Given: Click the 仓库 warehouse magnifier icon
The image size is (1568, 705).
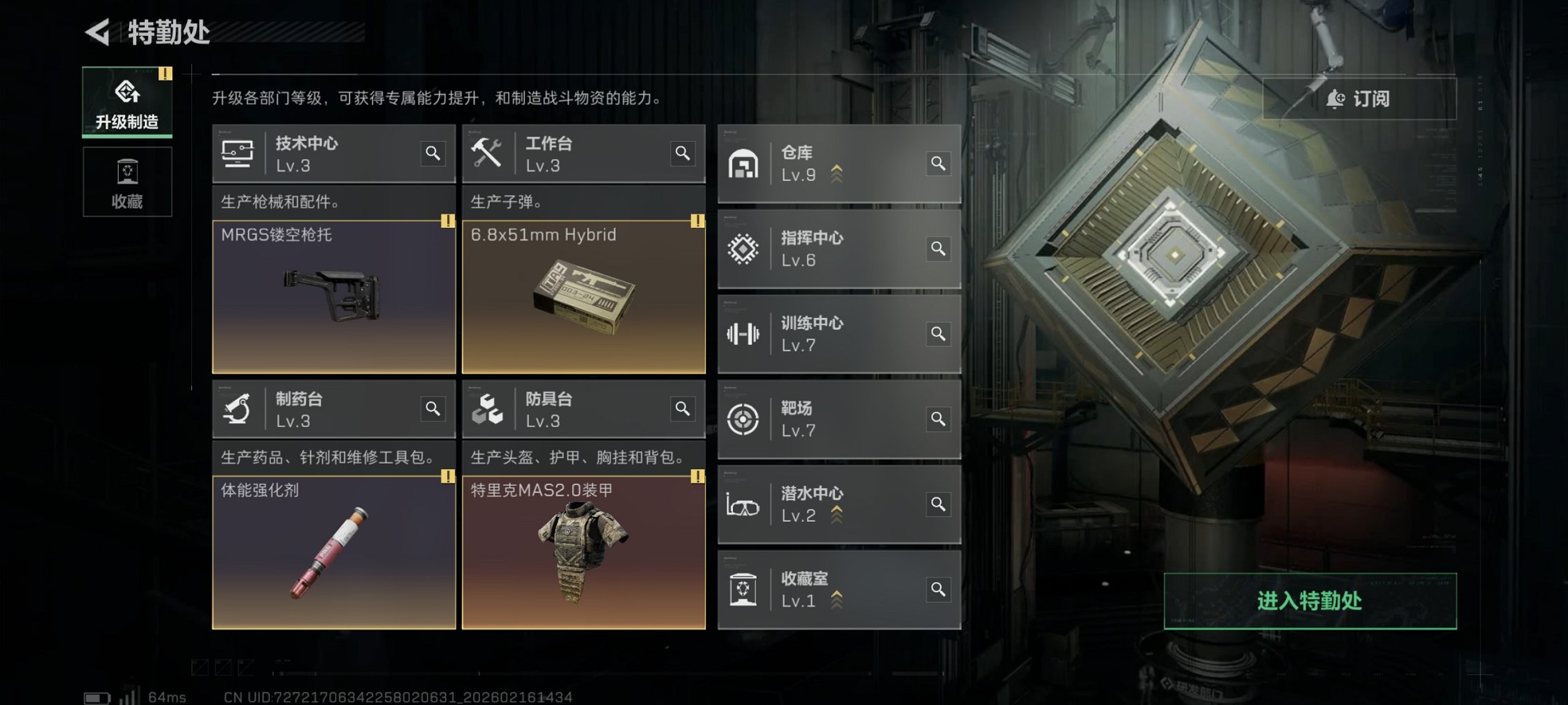Looking at the screenshot, I should (938, 164).
